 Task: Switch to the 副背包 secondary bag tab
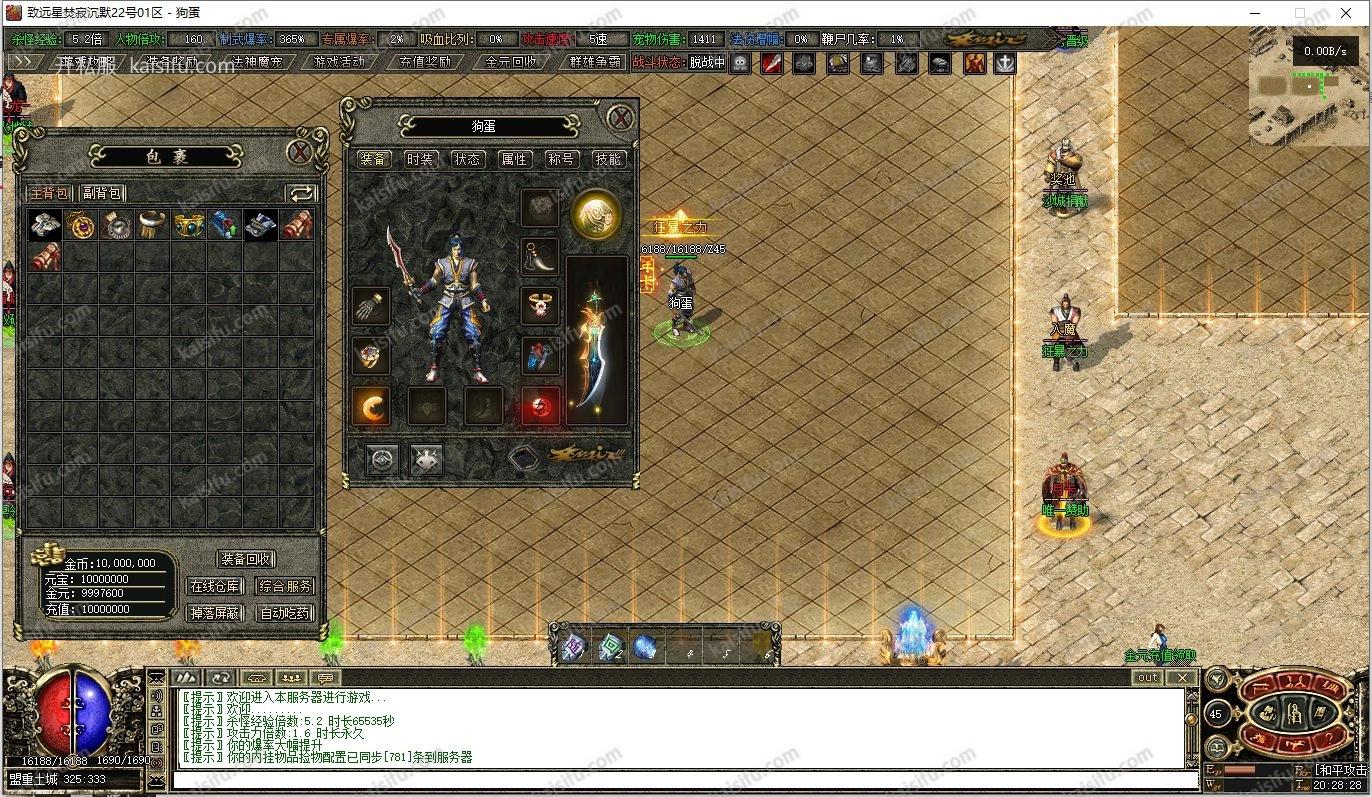[x=101, y=193]
